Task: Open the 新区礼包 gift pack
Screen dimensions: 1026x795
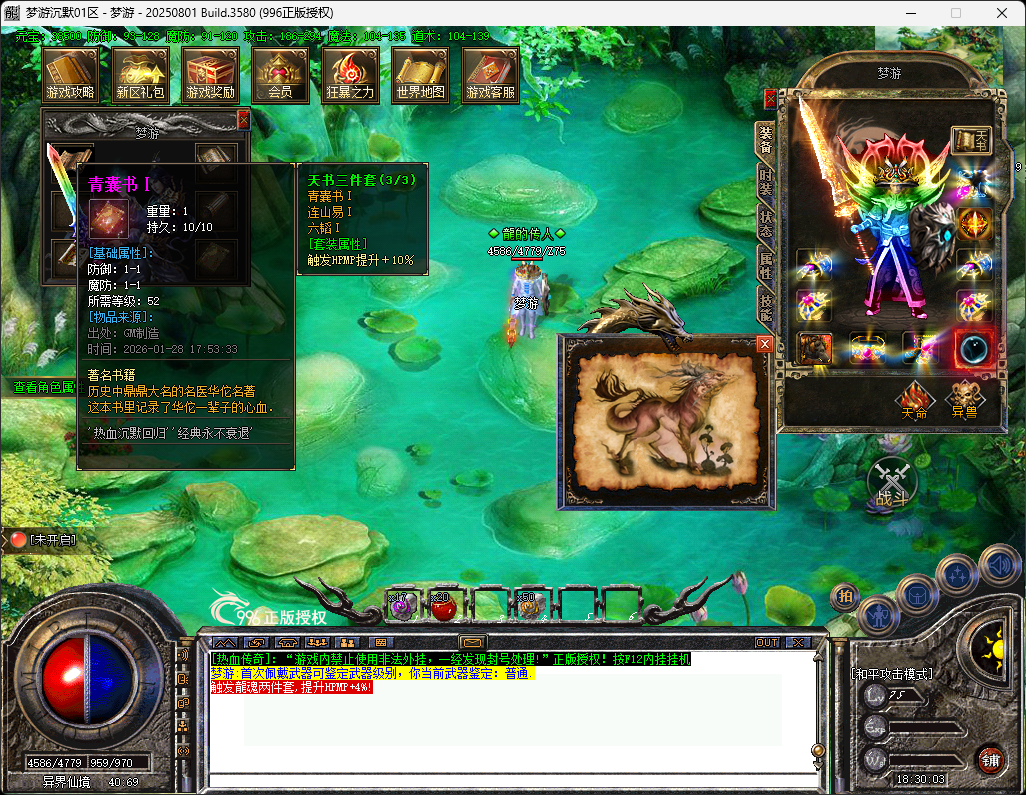Action: (140, 74)
